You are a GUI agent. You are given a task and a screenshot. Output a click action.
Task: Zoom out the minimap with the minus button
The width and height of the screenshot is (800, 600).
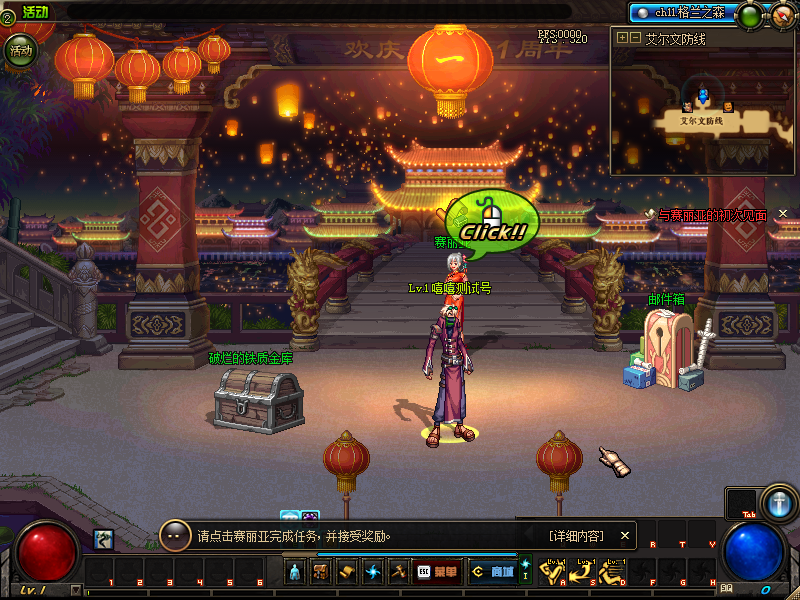pyautogui.click(x=635, y=38)
